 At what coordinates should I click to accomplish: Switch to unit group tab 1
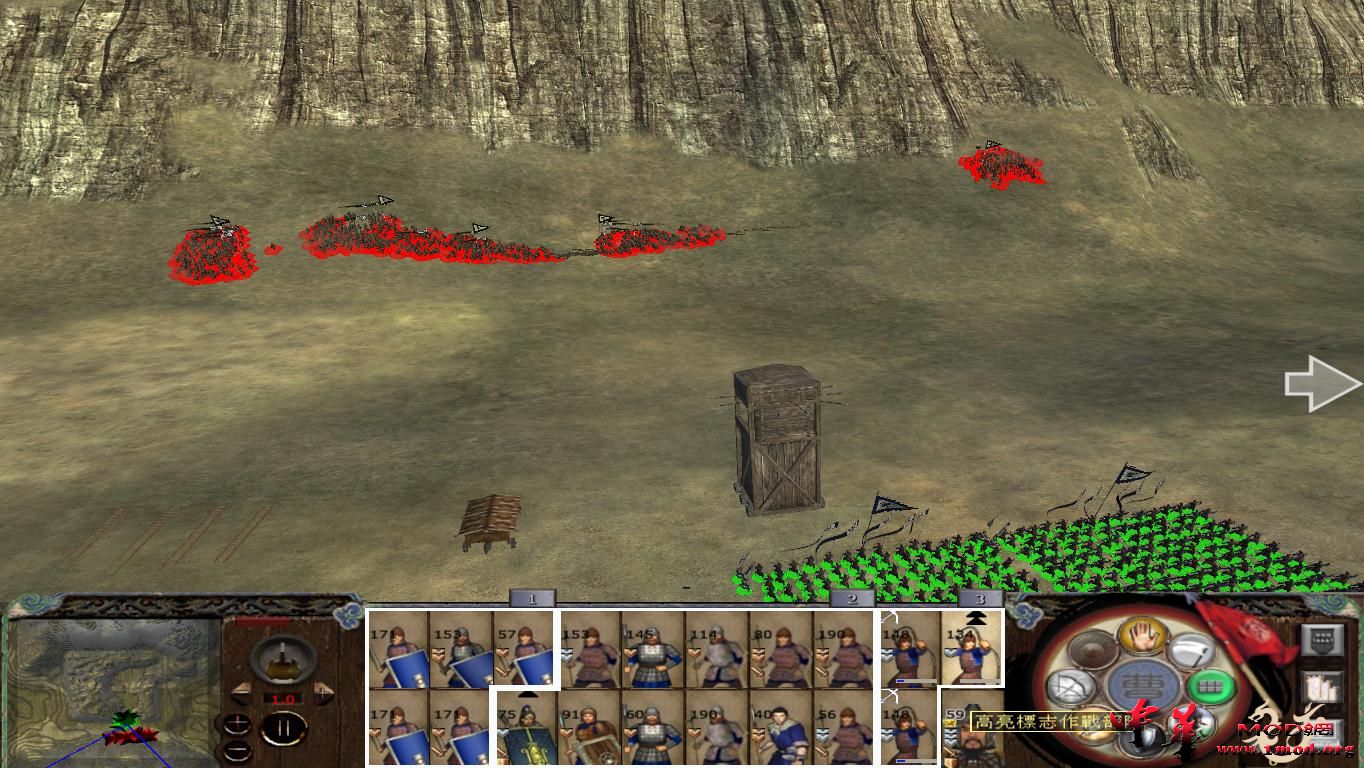(530, 596)
